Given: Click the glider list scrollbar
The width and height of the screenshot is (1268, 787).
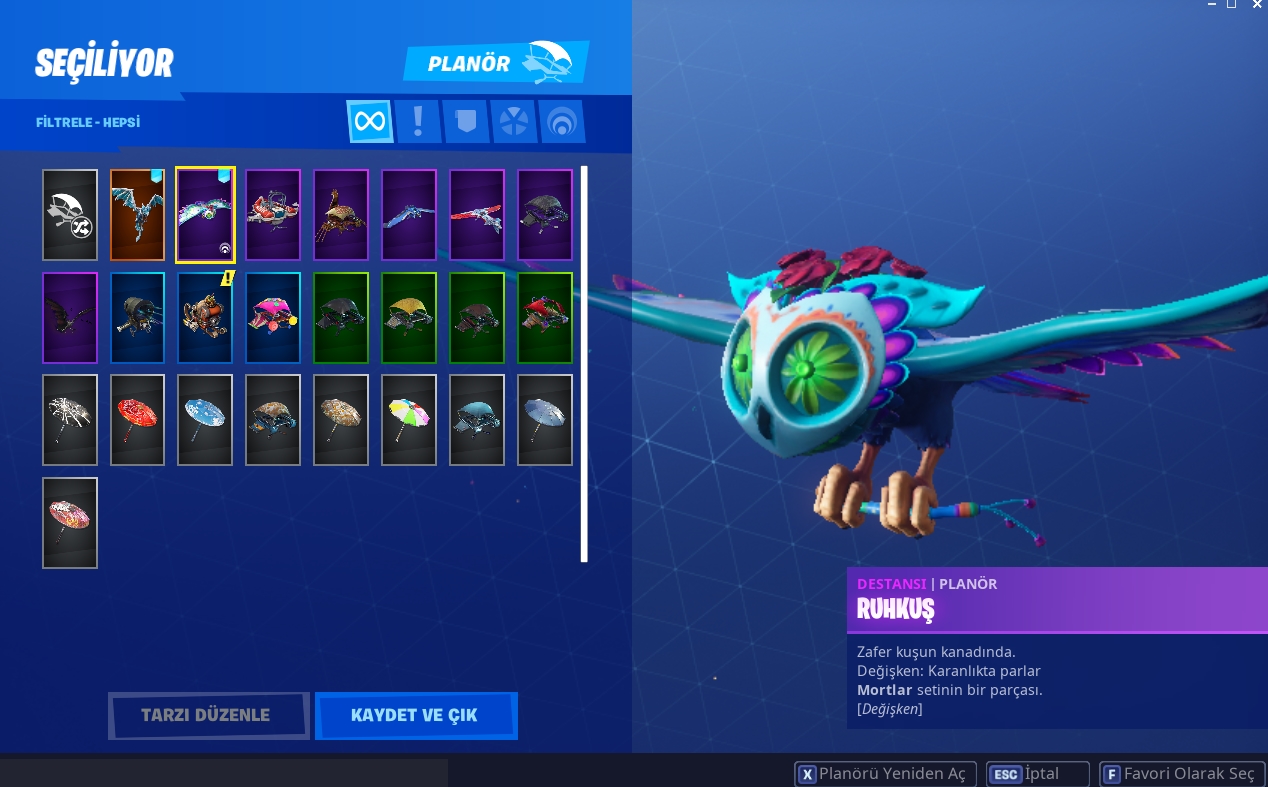Looking at the screenshot, I should [x=584, y=364].
